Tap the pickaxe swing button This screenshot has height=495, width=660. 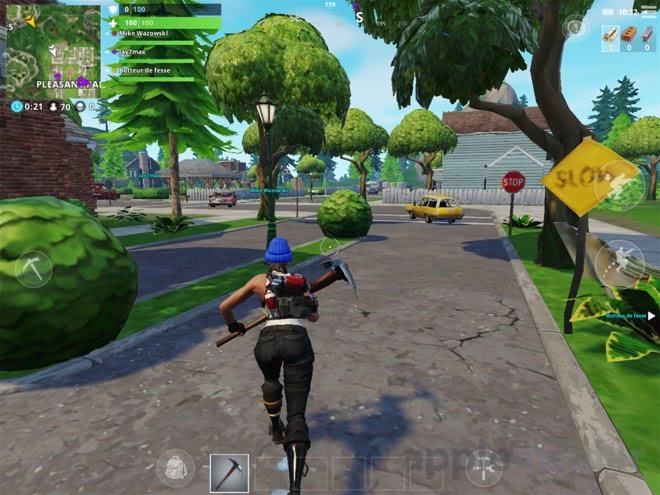[x=32, y=268]
